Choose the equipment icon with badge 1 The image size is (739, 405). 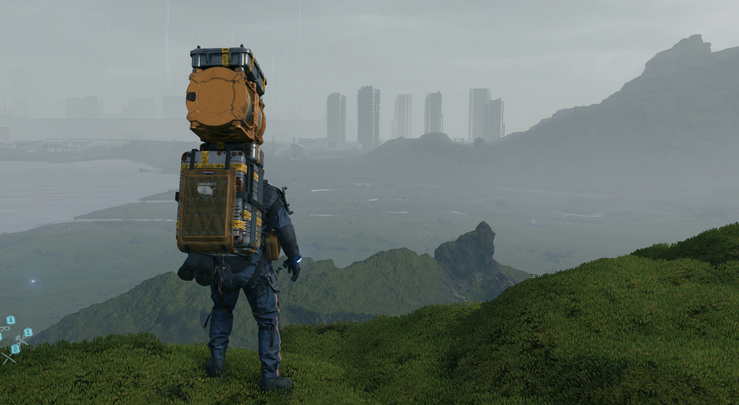coord(21,340)
